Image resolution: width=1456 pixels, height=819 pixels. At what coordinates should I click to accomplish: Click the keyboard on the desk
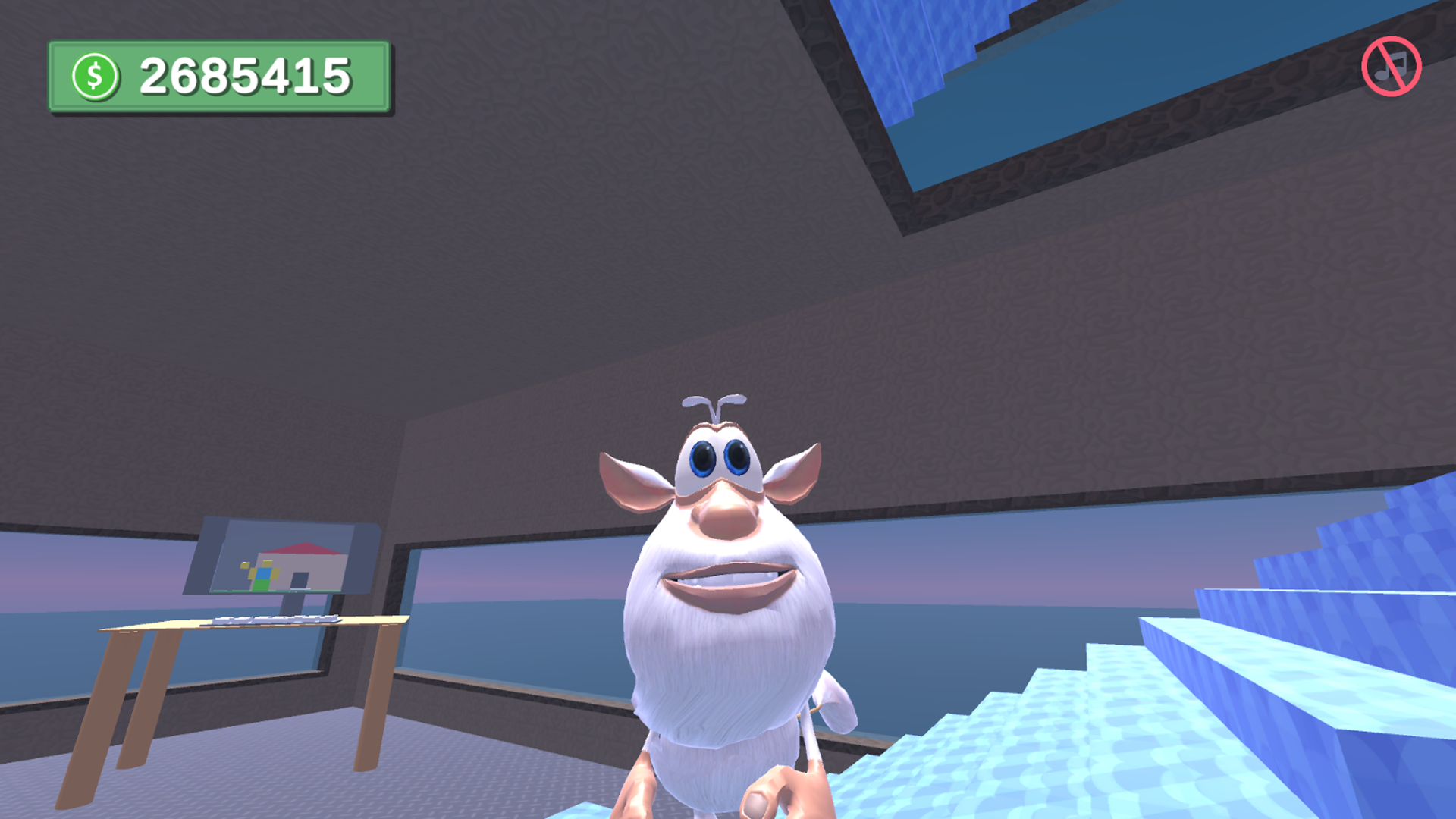(273, 620)
